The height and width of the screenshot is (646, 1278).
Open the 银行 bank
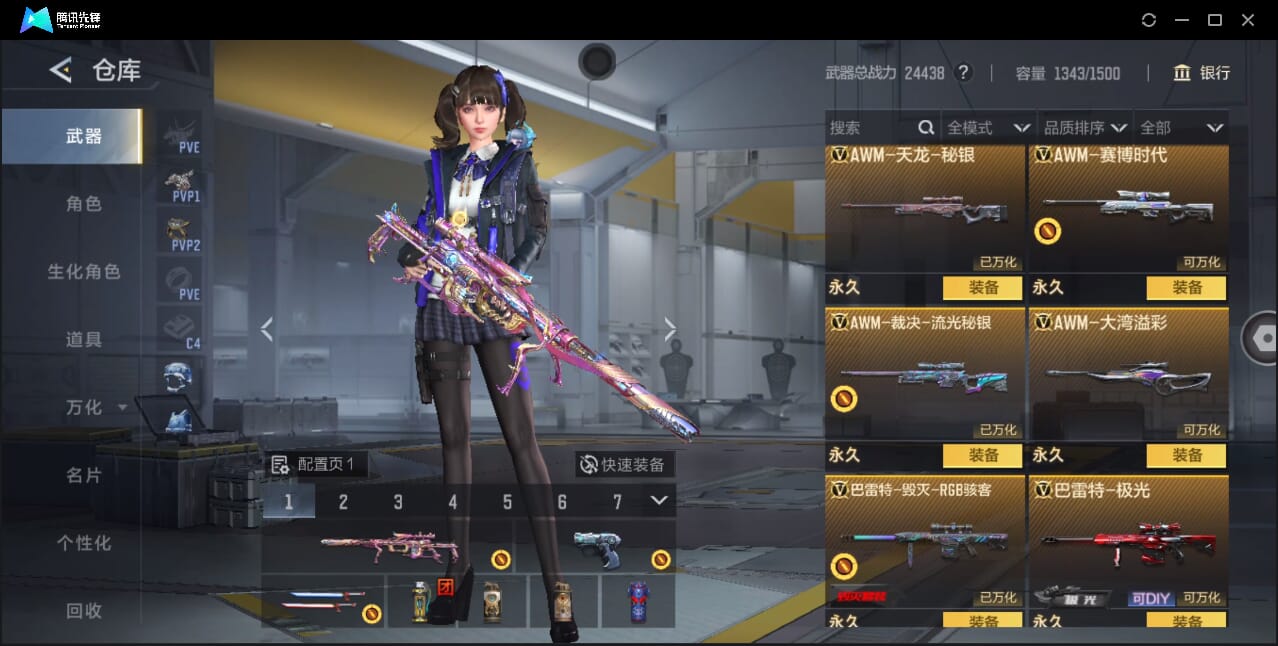(x=1201, y=73)
